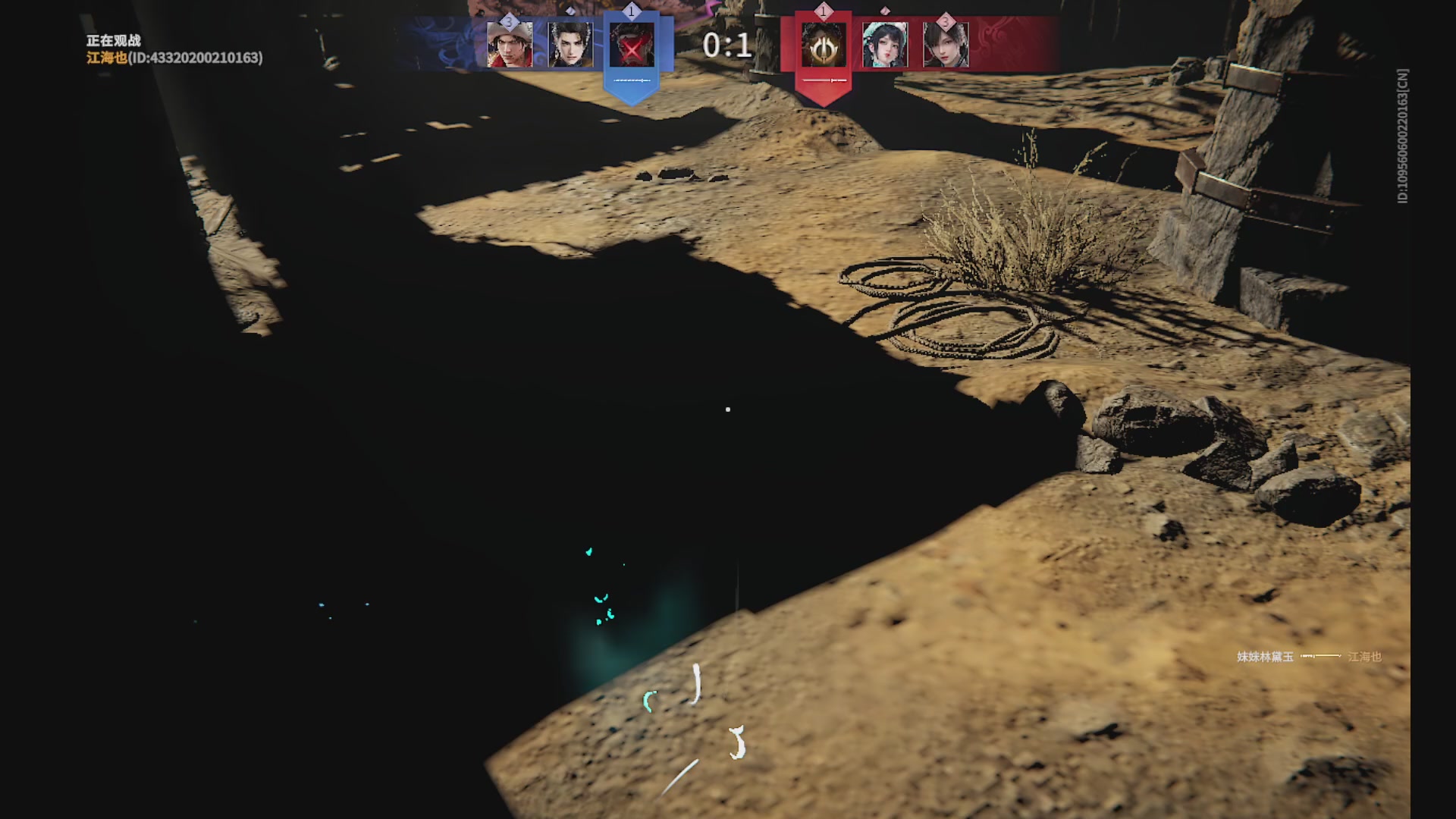The image size is (1456, 819).
Task: Spectate the girl with the teal hat
Action: (885, 45)
